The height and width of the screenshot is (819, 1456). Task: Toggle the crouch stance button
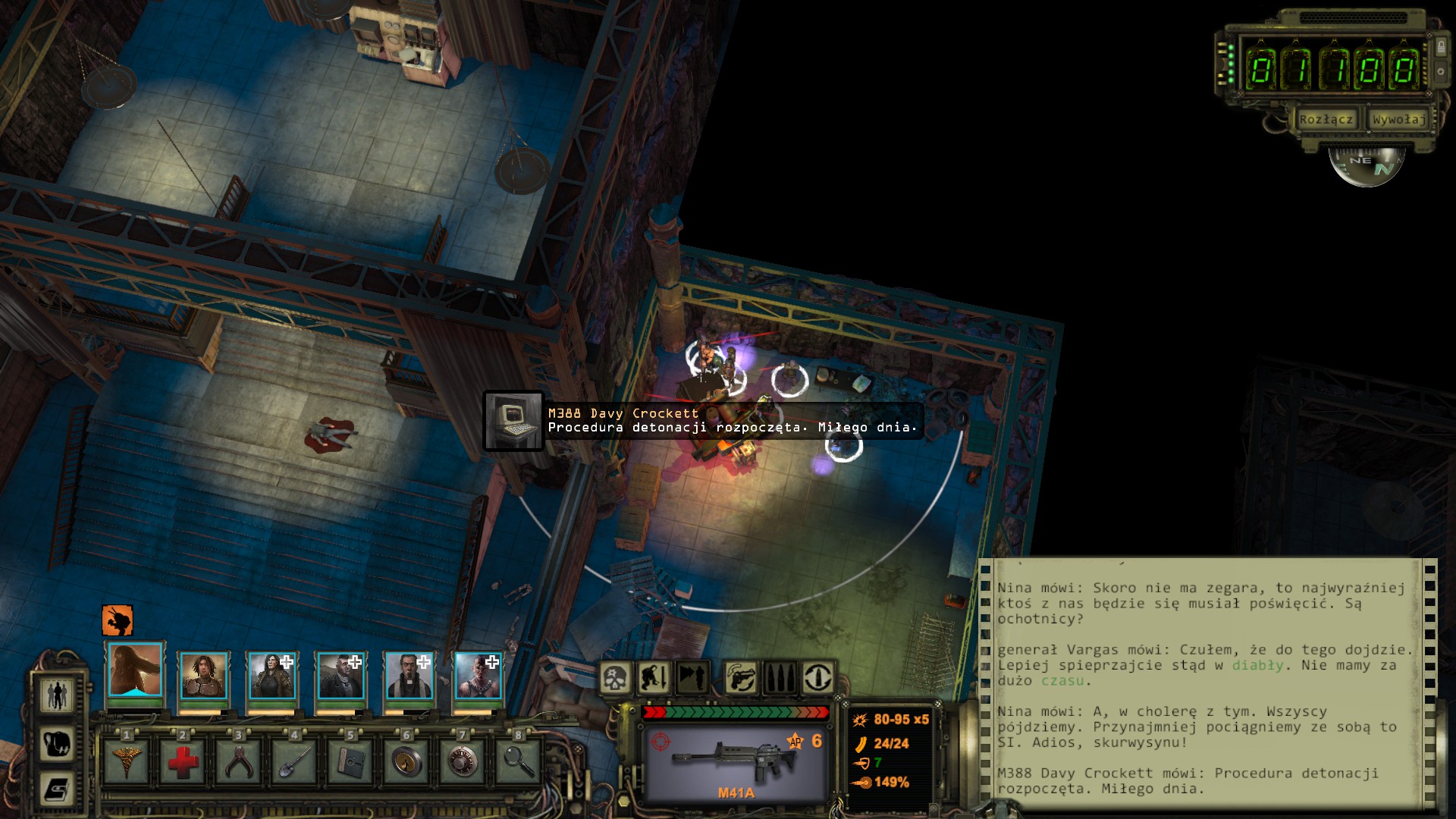click(x=654, y=677)
